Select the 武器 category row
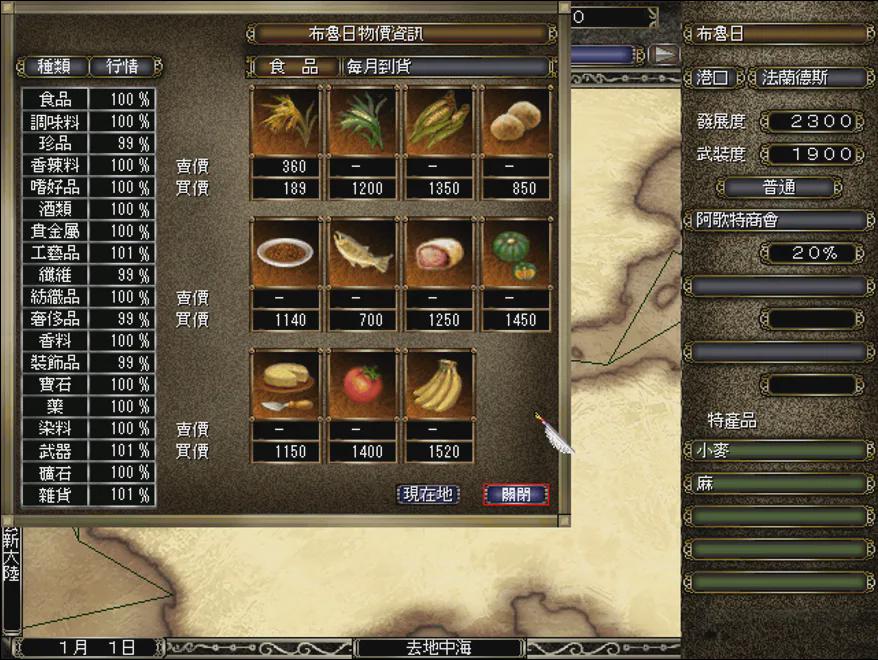This screenshot has height=660, width=878. pyautogui.click(x=55, y=451)
